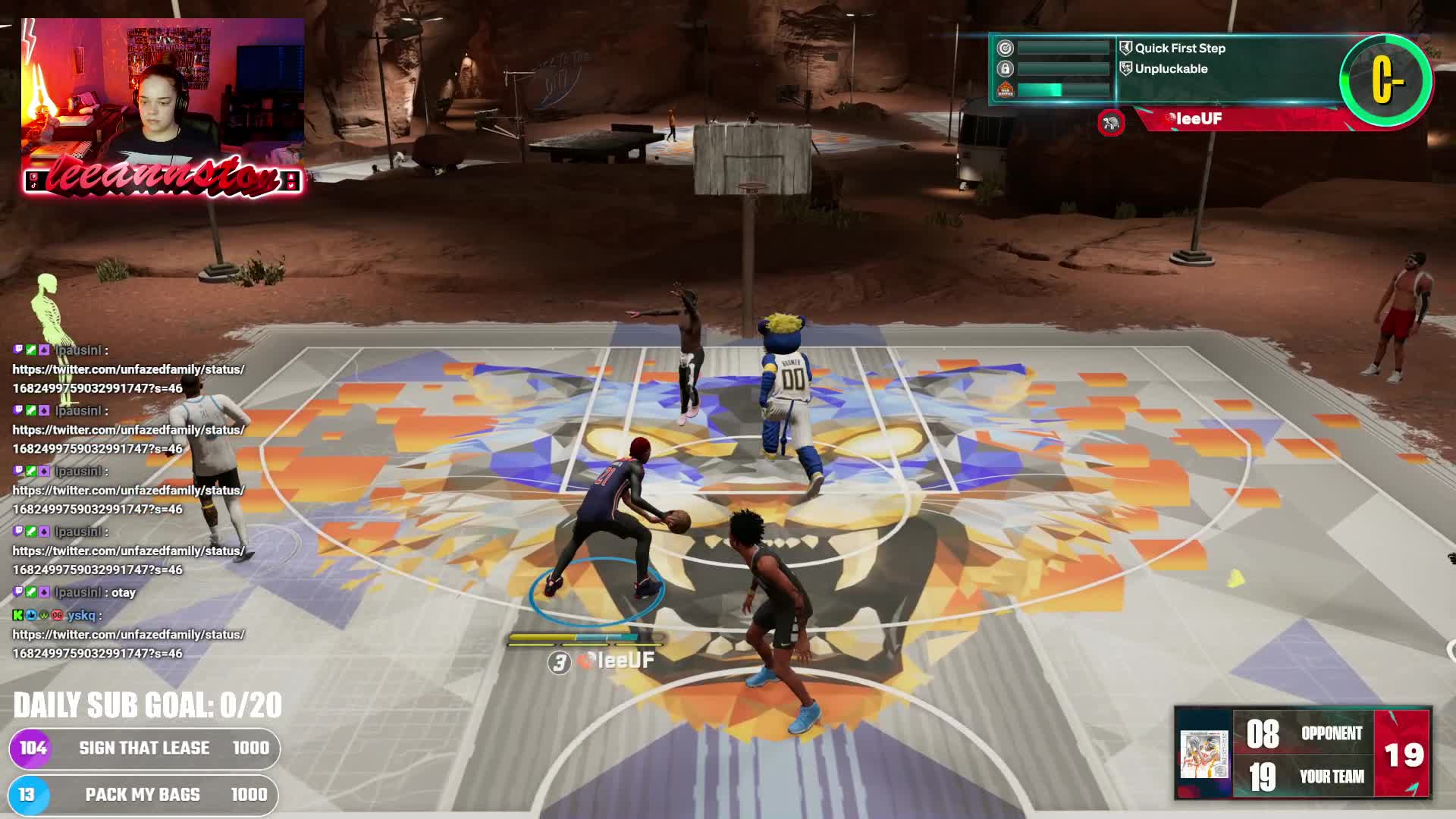Select the Sign That Lease reward bar
This screenshot has height=819, width=1456.
pyautogui.click(x=144, y=748)
